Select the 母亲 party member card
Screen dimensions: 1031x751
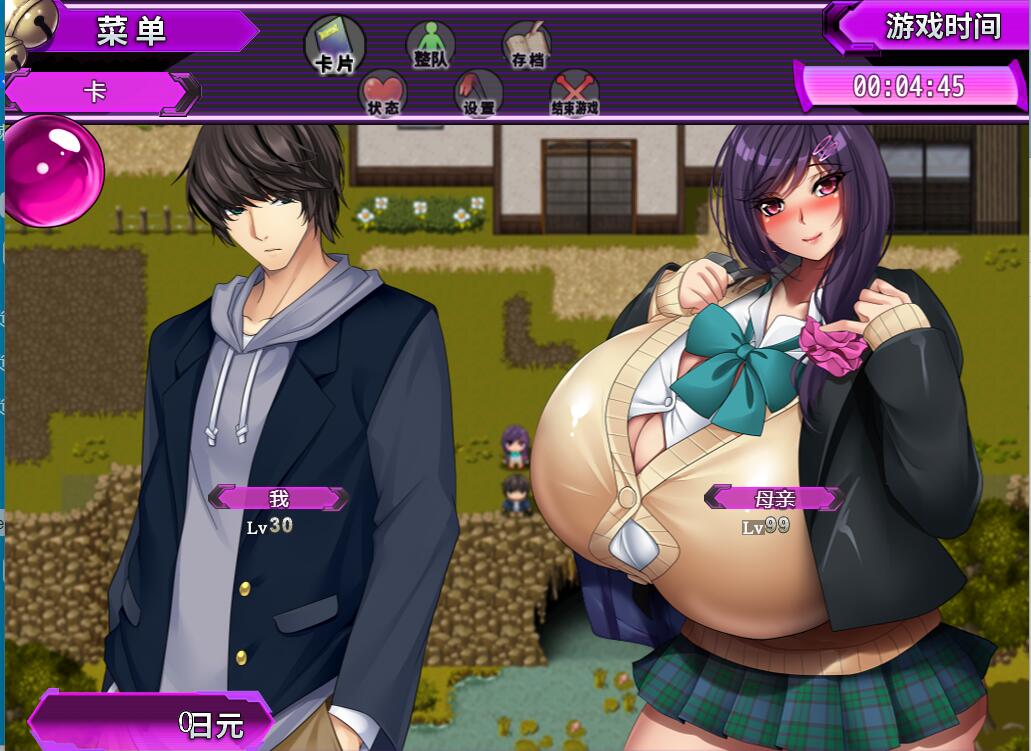pos(774,497)
